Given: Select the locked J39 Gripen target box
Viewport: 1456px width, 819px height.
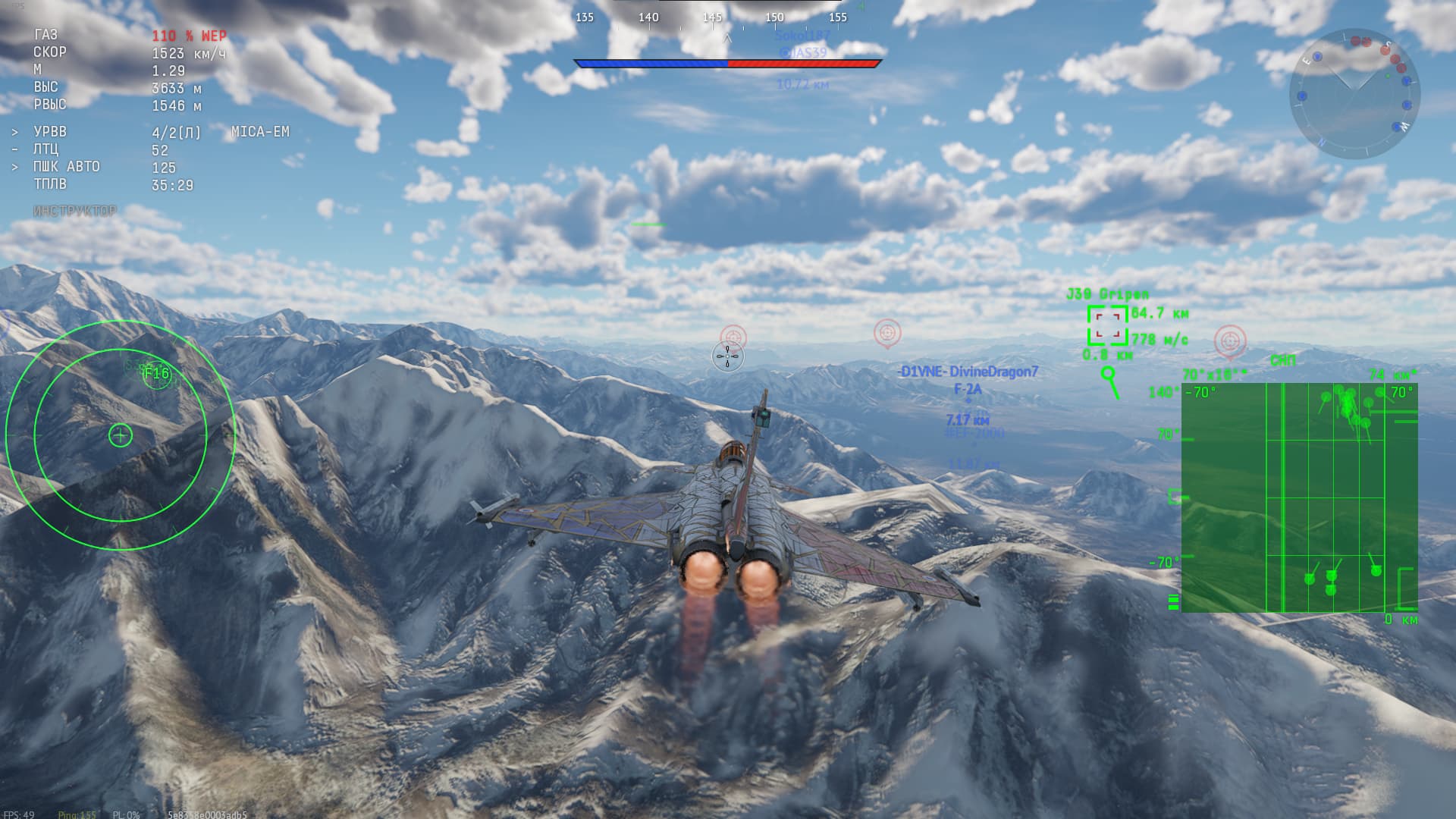Looking at the screenshot, I should (x=1107, y=325).
